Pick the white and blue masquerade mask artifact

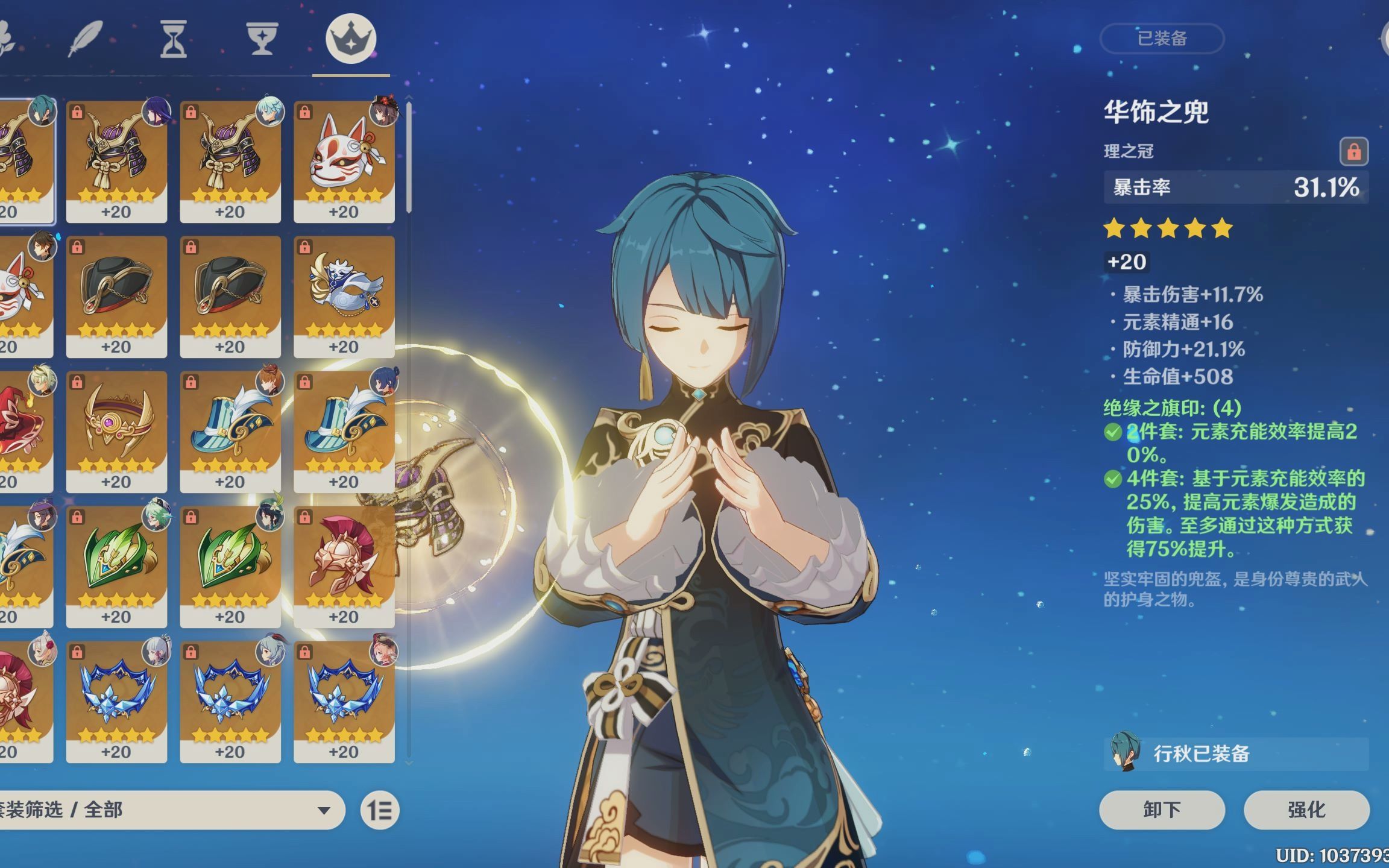(344, 295)
